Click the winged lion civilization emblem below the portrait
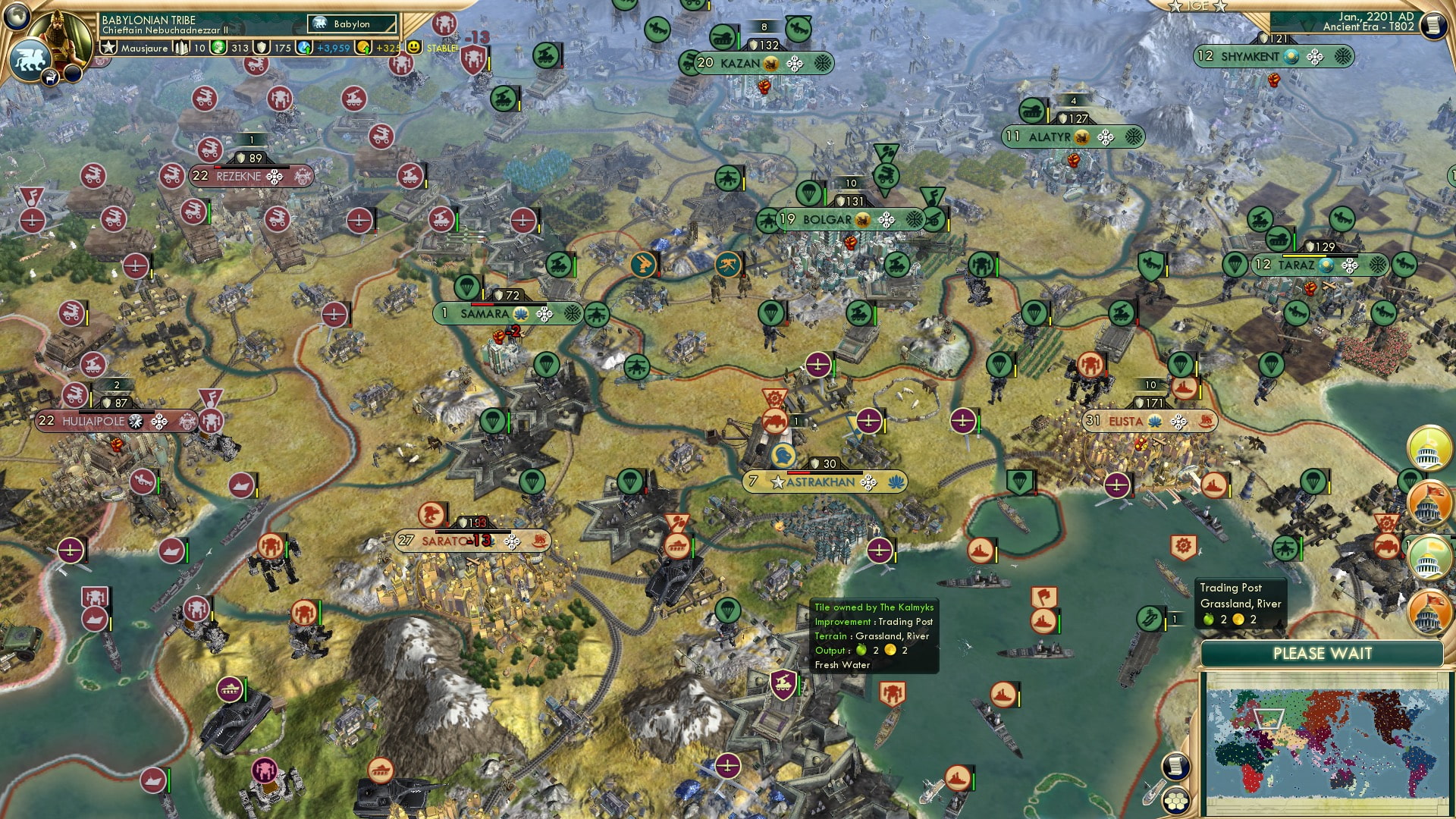This screenshot has height=819, width=1456. [x=30, y=60]
